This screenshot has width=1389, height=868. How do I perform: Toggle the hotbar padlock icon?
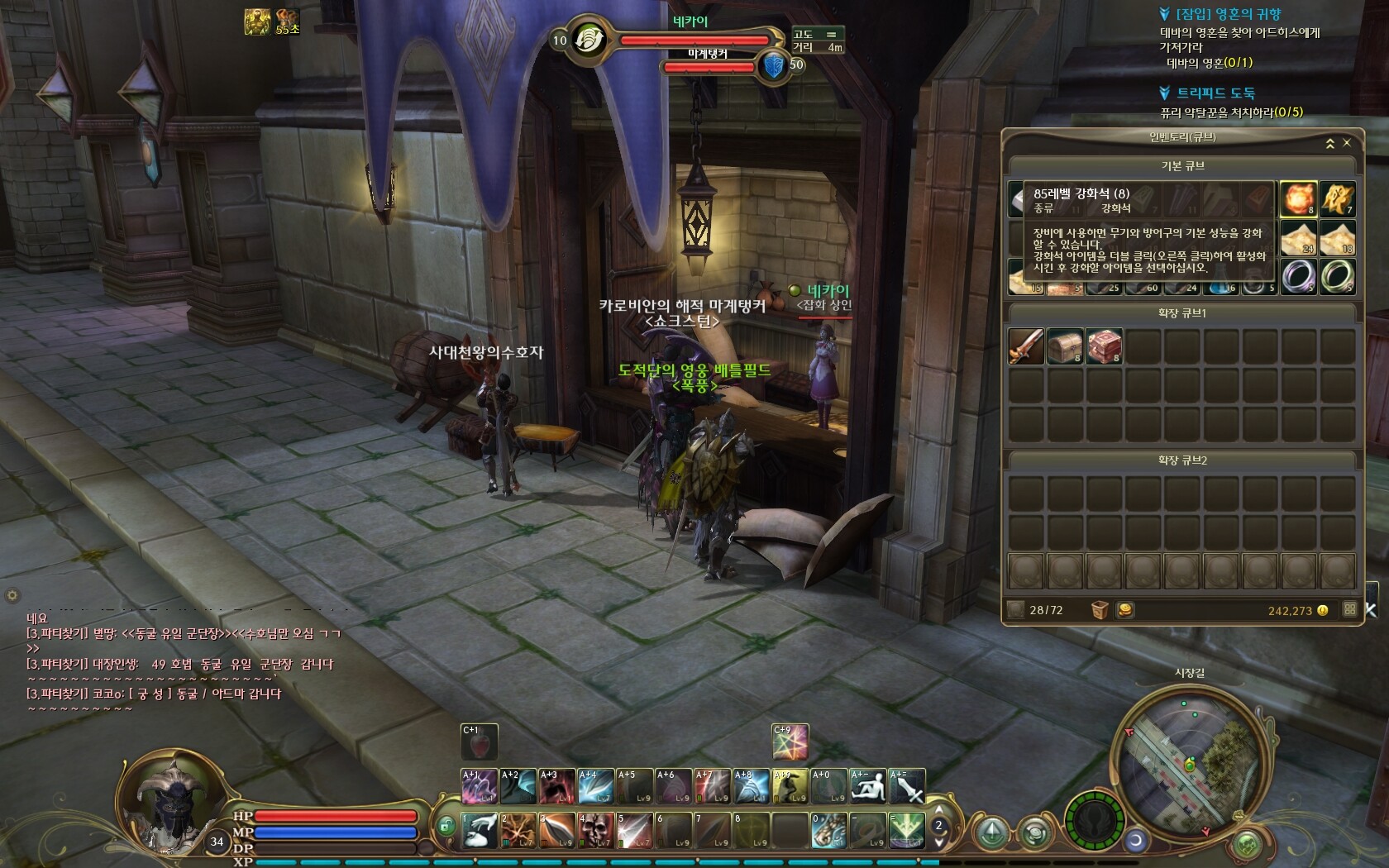tap(446, 825)
